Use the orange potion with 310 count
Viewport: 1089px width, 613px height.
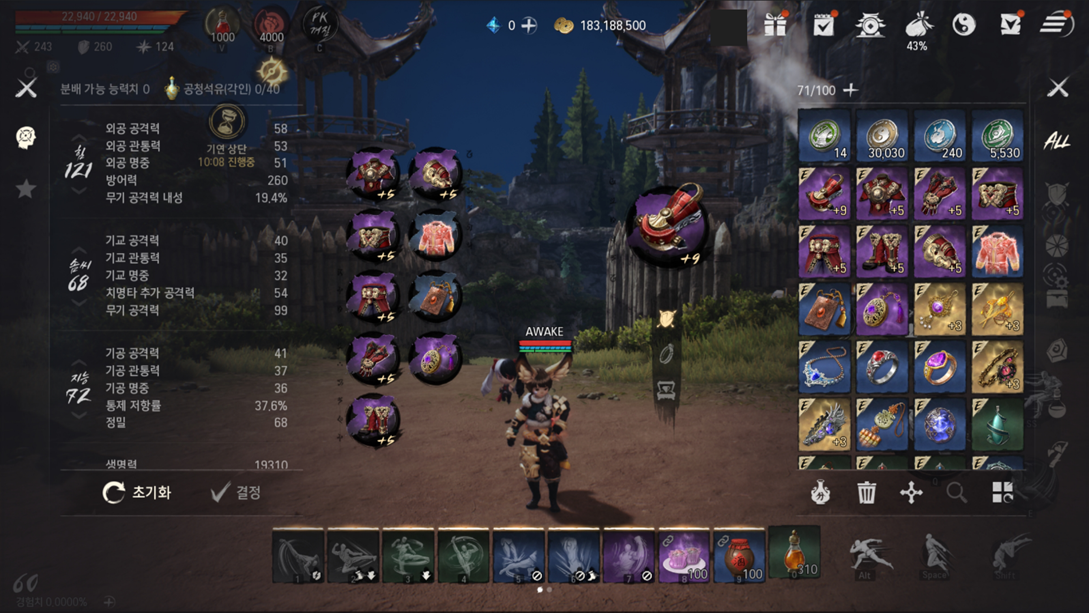[794, 552]
